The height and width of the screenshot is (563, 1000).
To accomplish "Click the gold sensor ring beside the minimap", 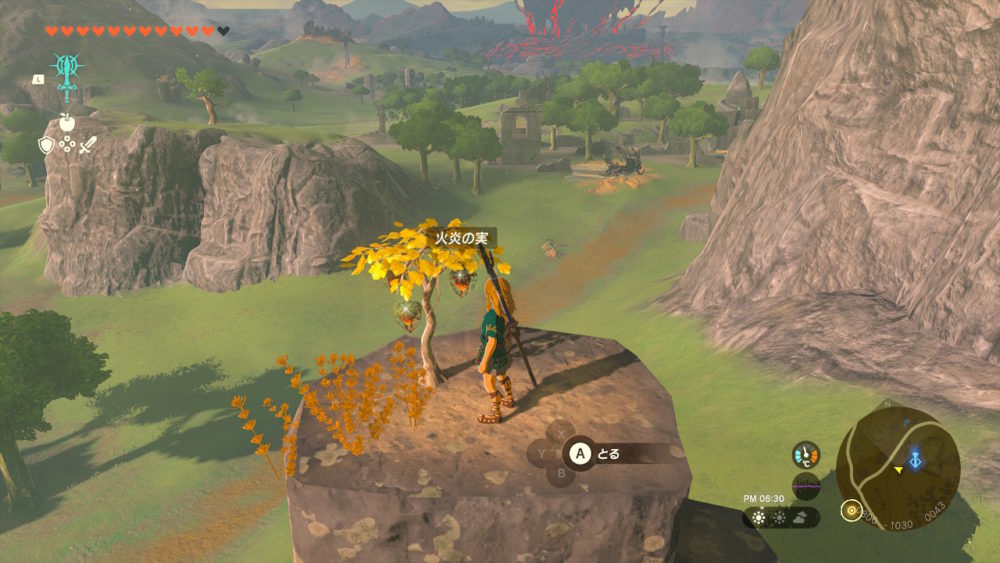I will [850, 510].
